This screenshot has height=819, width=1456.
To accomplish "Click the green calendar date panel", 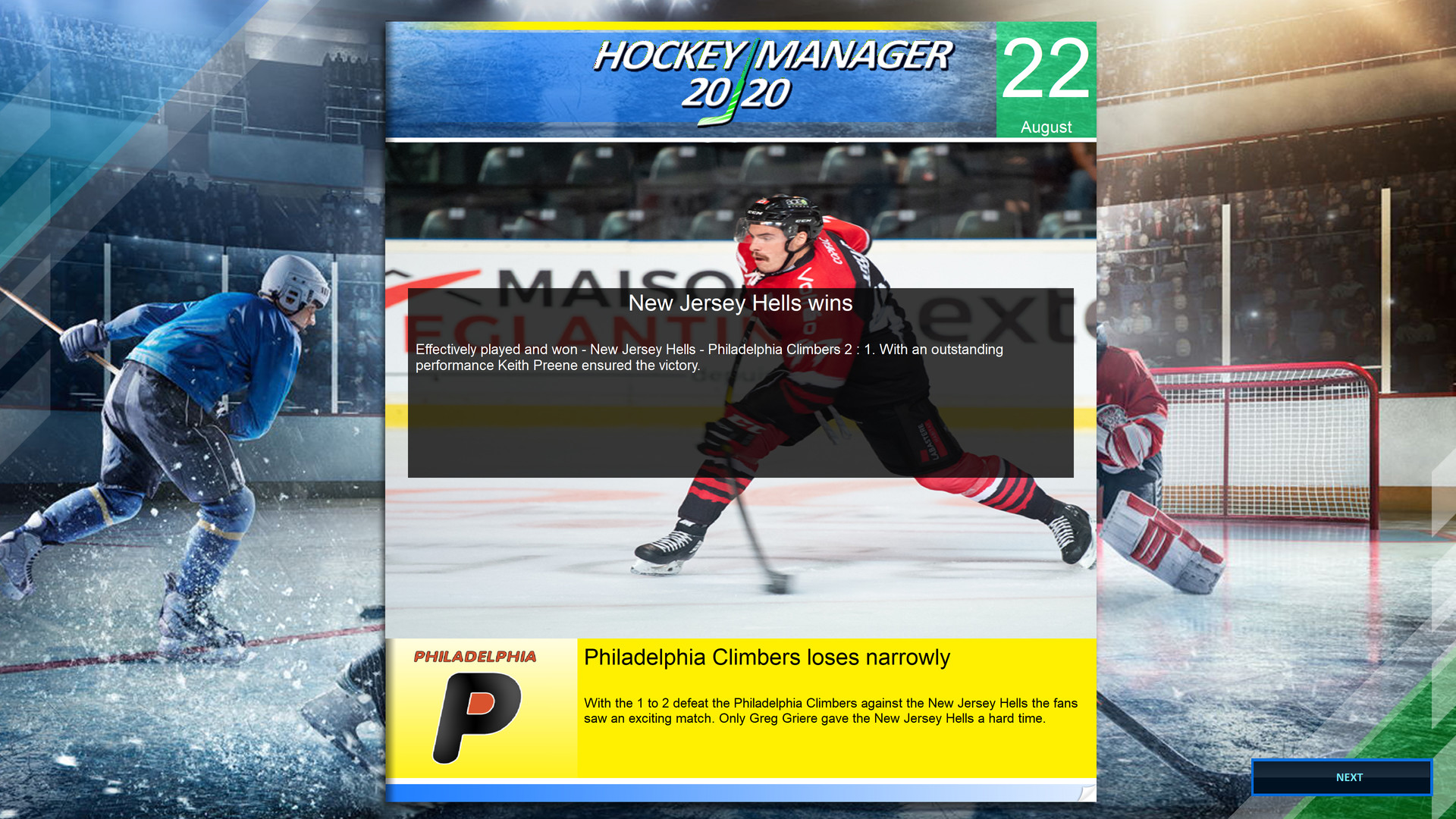I will [1046, 80].
